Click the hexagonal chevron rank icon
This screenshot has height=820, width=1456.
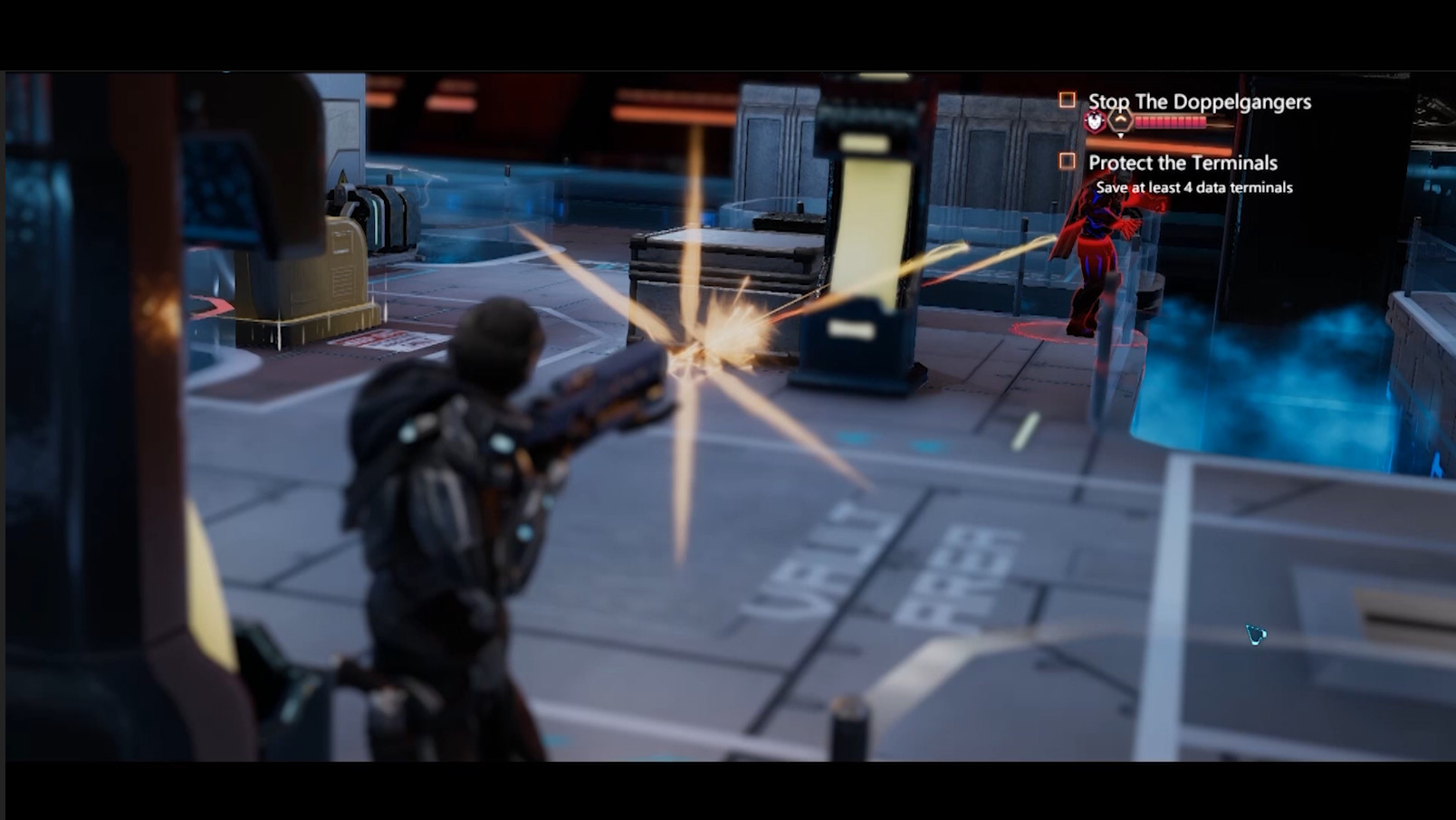pos(1121,122)
